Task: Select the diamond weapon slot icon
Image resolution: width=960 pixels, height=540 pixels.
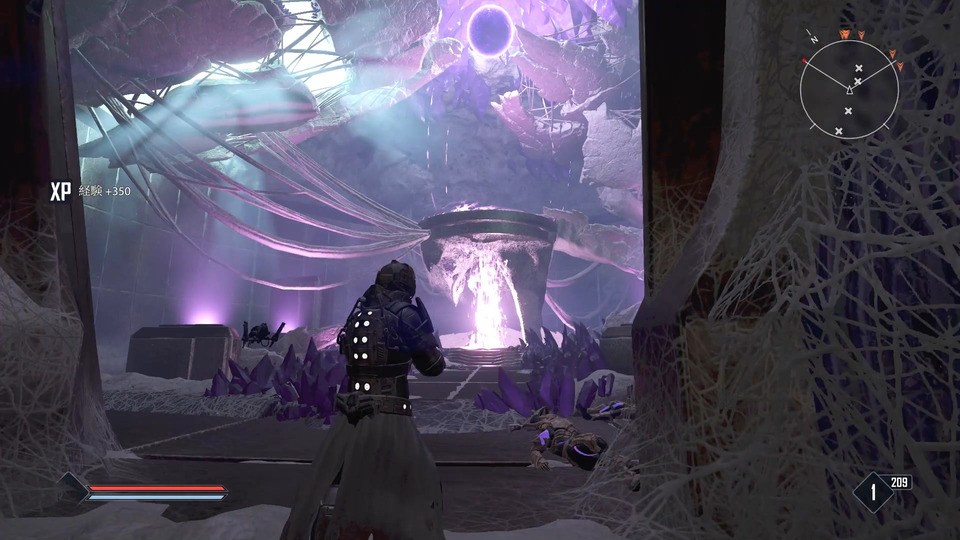Action: pos(873,492)
